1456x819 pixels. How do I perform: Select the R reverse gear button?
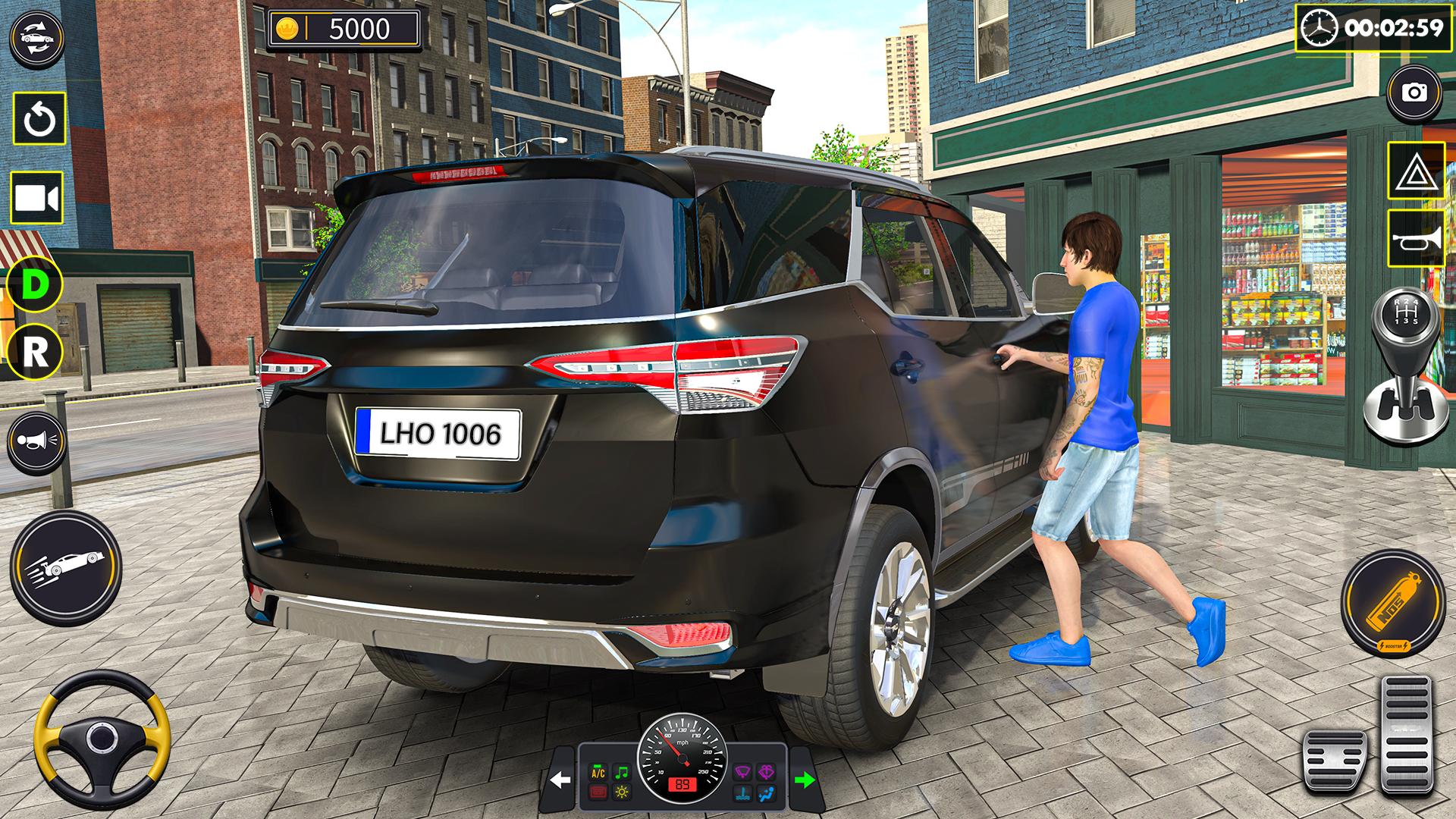tap(35, 352)
